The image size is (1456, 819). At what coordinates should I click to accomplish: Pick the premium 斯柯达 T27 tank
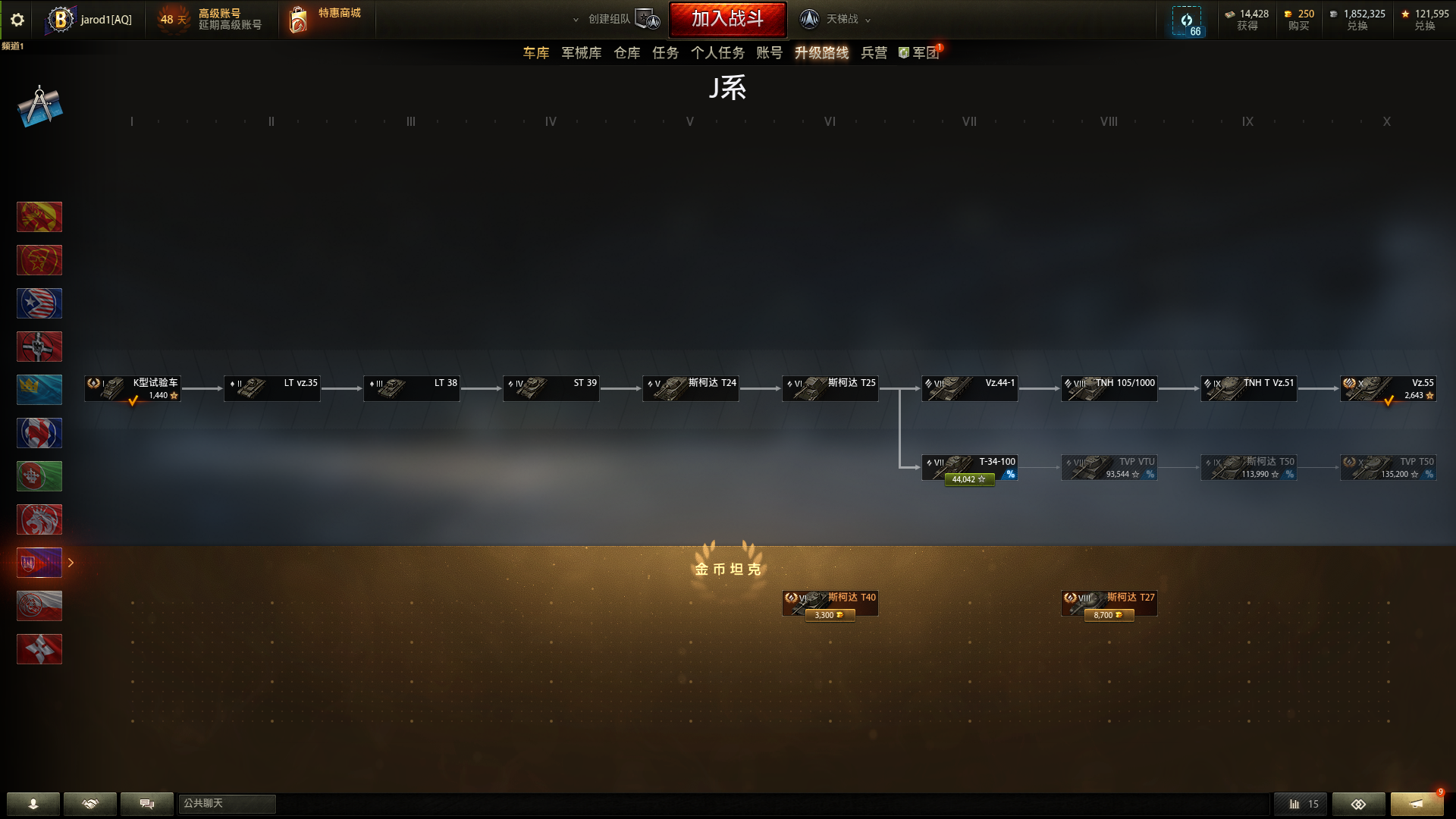click(1109, 603)
